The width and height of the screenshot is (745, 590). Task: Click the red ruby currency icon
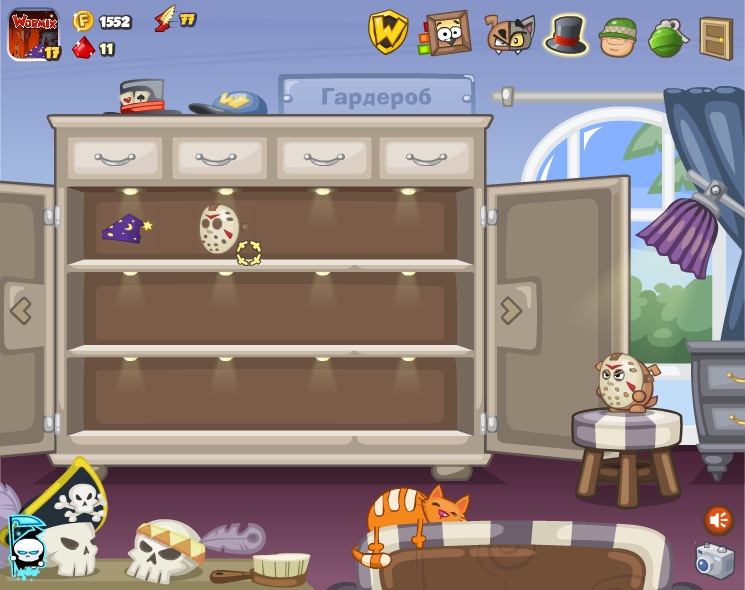pyautogui.click(x=84, y=48)
